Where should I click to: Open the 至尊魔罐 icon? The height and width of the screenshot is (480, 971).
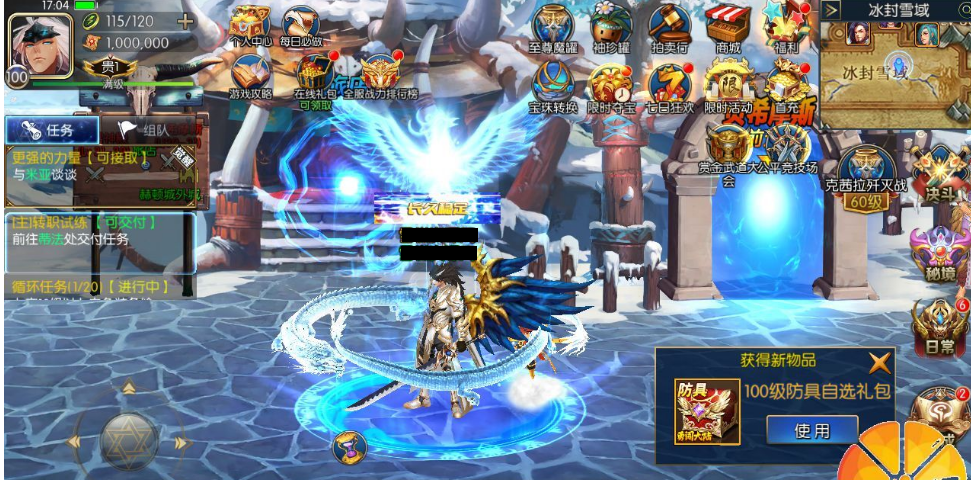tap(553, 24)
